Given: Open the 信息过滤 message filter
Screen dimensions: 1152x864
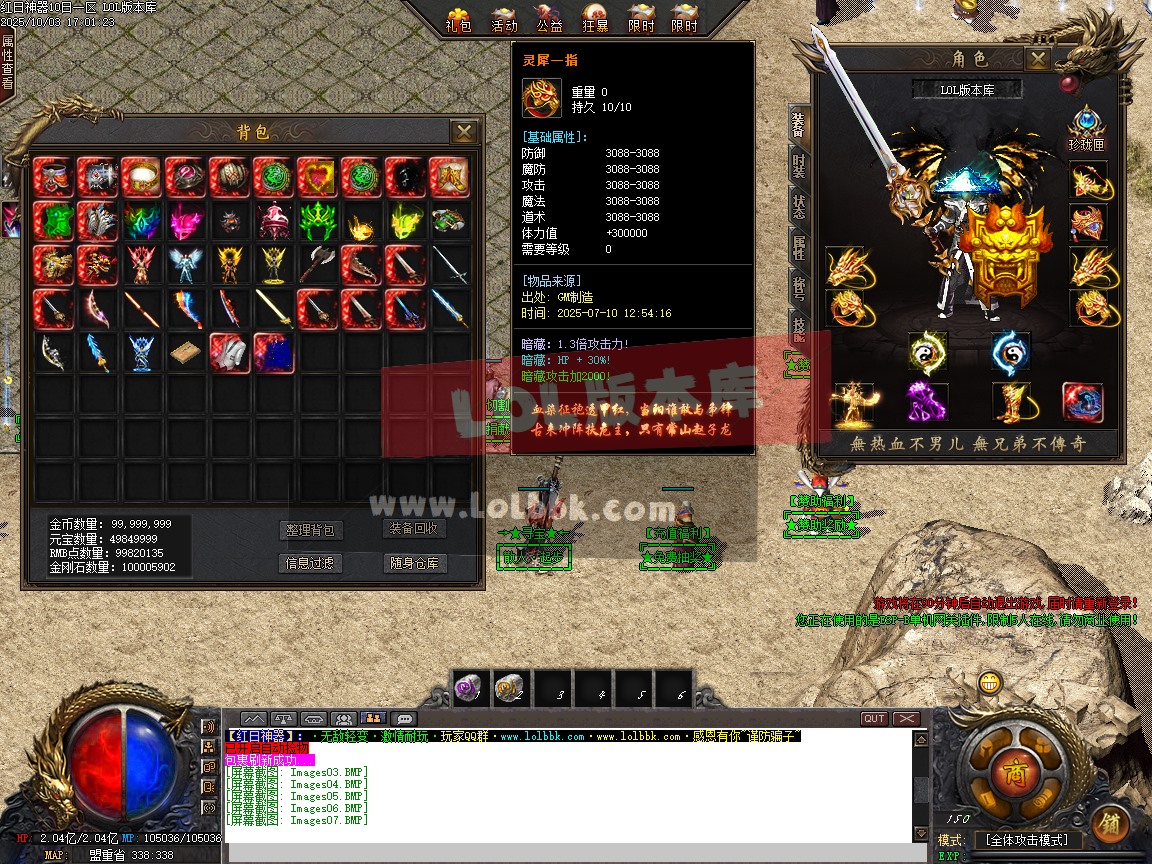Looking at the screenshot, I should 310,563.
